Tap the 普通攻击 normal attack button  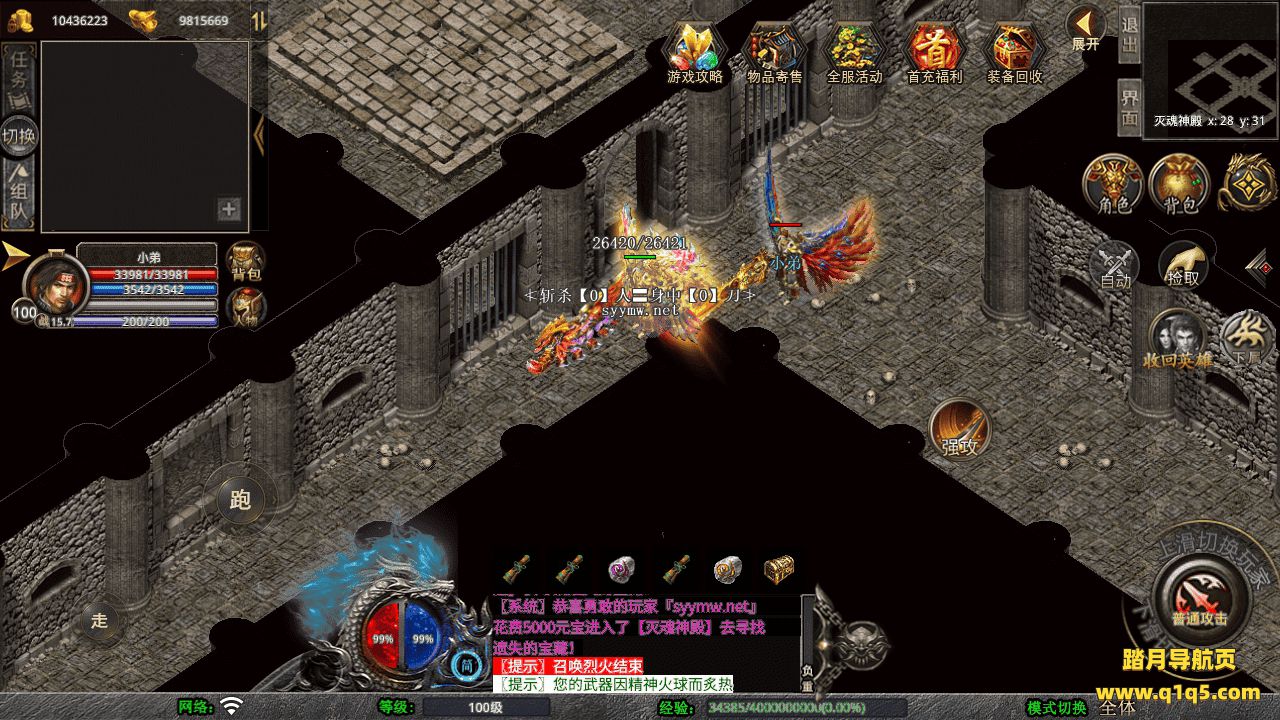(x=1199, y=599)
